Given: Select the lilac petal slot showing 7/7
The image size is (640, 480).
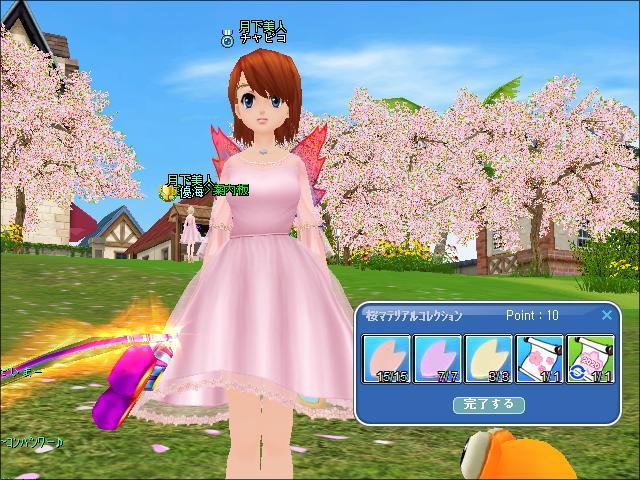Looking at the screenshot, I should click(x=437, y=360).
